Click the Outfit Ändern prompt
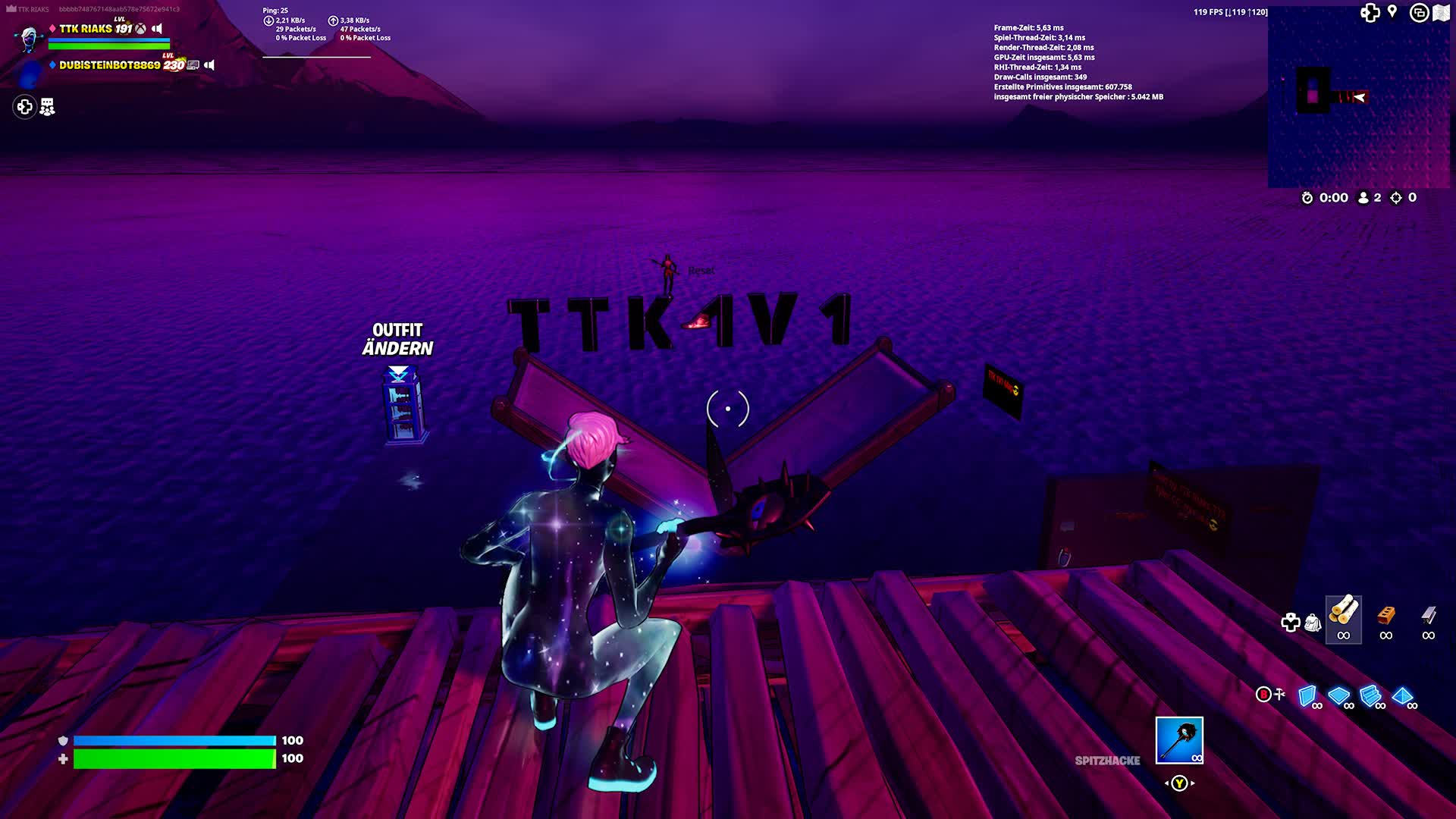 point(397,339)
